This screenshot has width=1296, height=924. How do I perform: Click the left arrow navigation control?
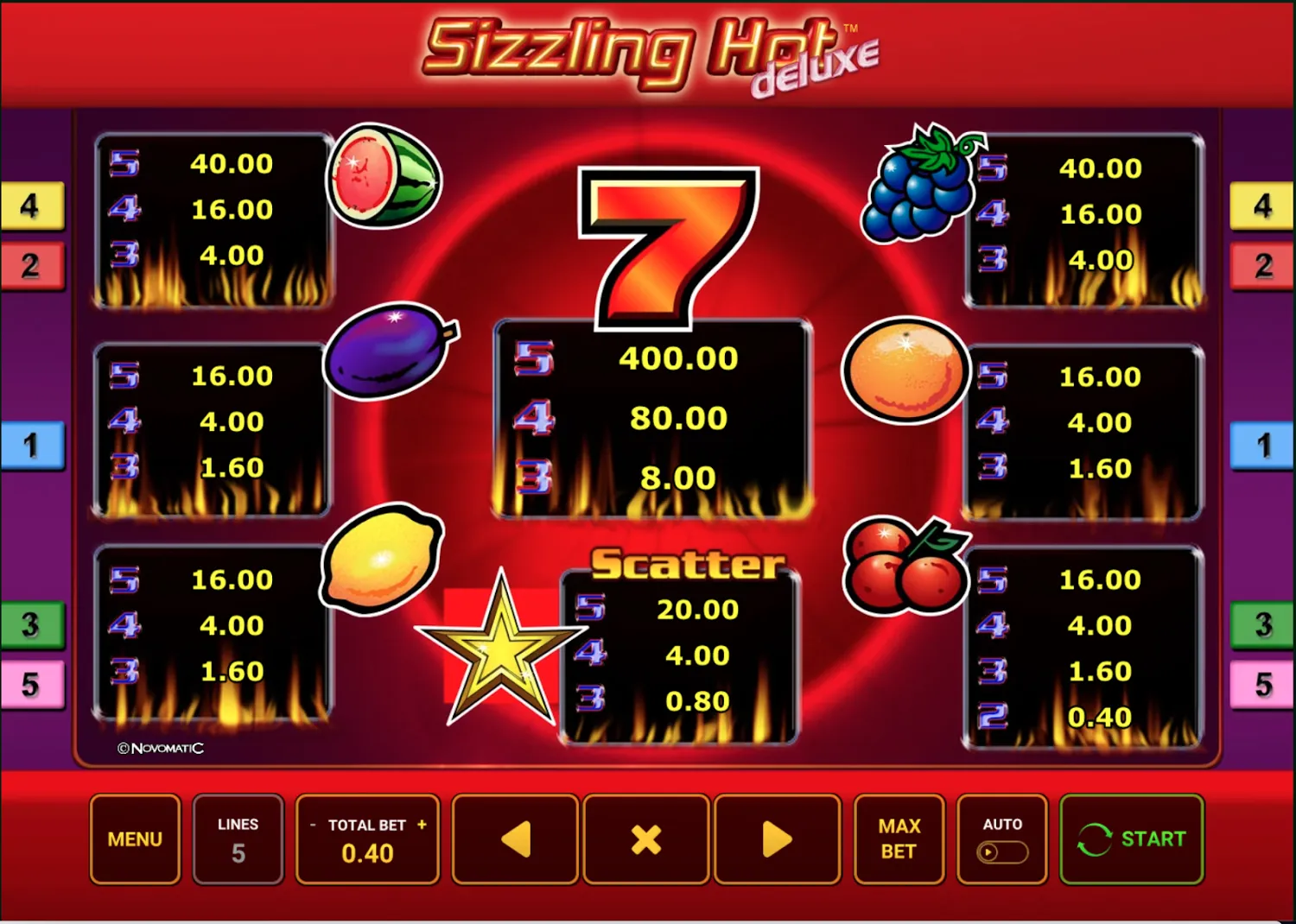(x=515, y=839)
